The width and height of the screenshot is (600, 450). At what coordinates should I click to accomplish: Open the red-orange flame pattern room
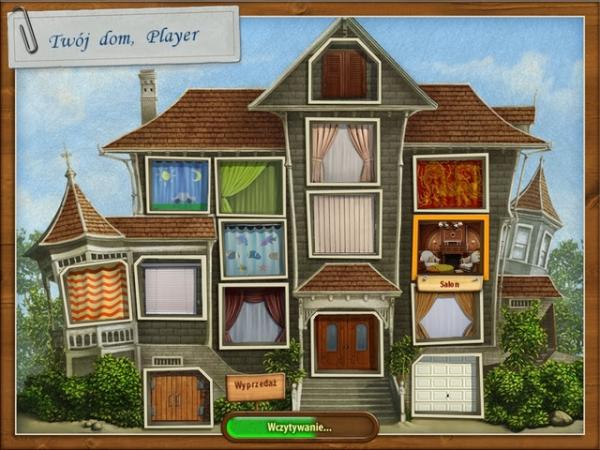[x=450, y=184]
